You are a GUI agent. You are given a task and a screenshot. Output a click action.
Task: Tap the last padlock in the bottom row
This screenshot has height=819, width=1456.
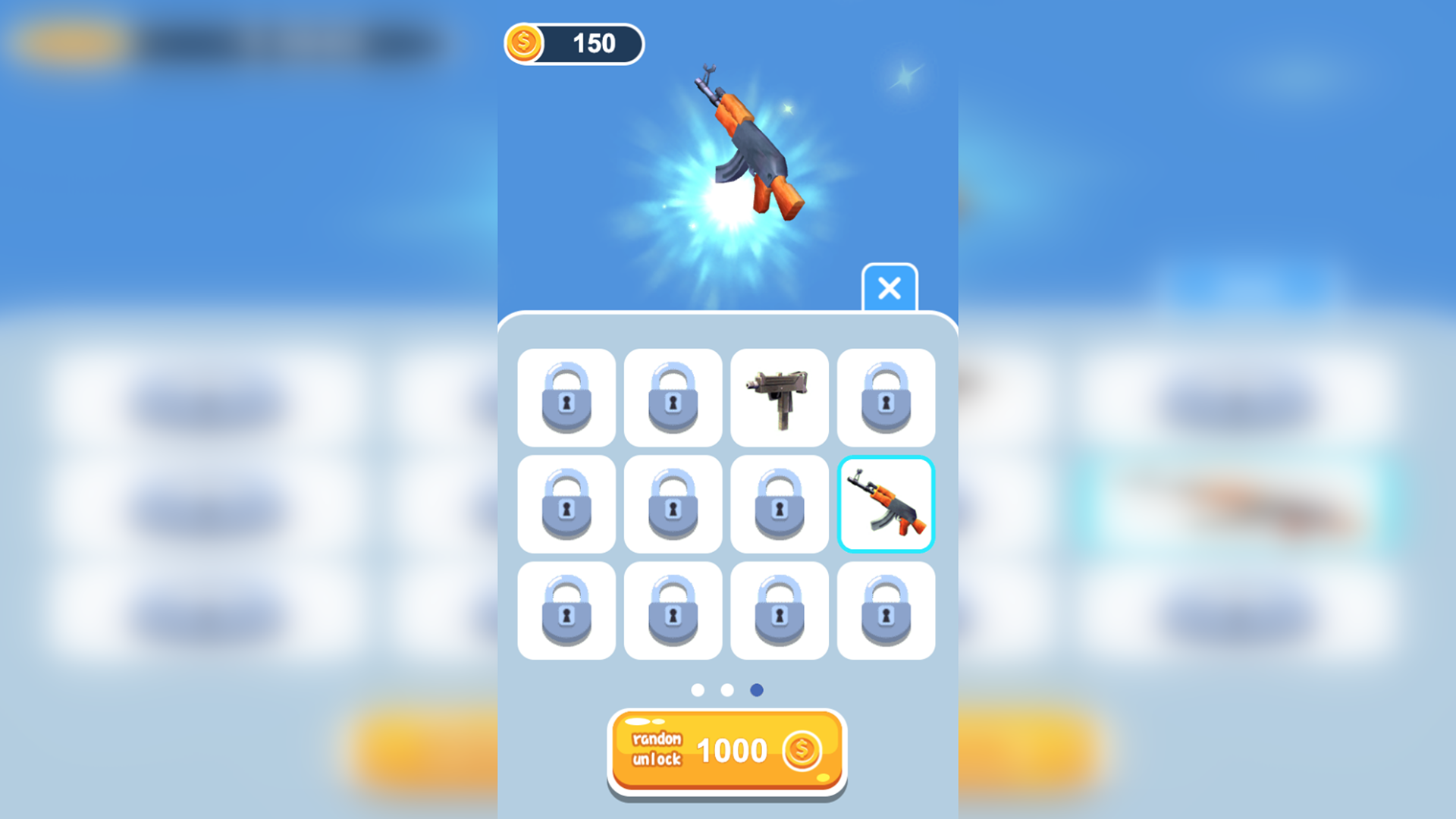(x=886, y=610)
